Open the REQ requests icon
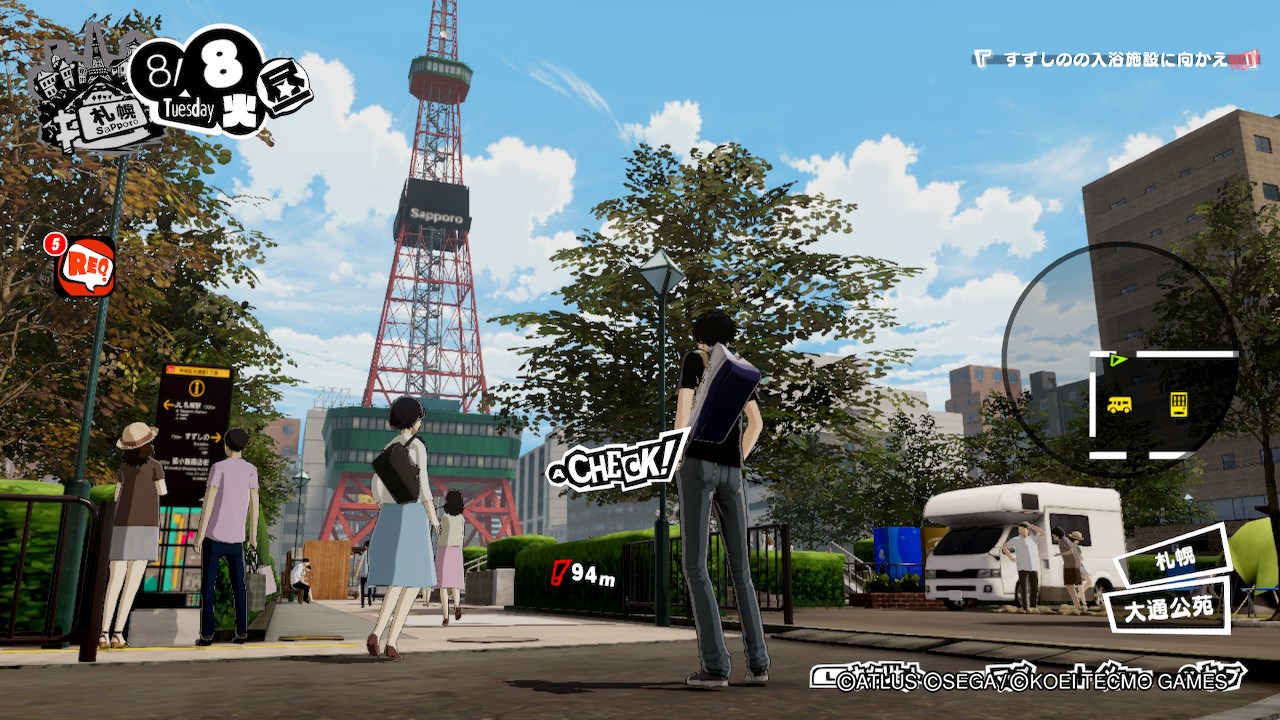Screen dimensions: 1280x720 [85, 267]
